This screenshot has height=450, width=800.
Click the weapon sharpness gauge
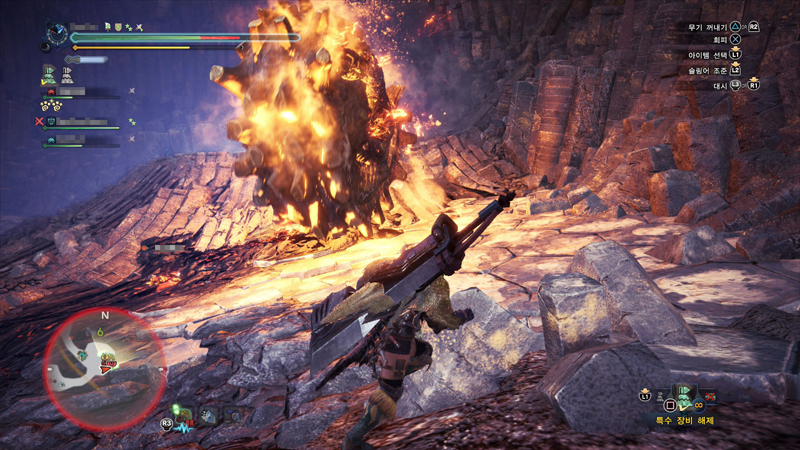point(86,60)
